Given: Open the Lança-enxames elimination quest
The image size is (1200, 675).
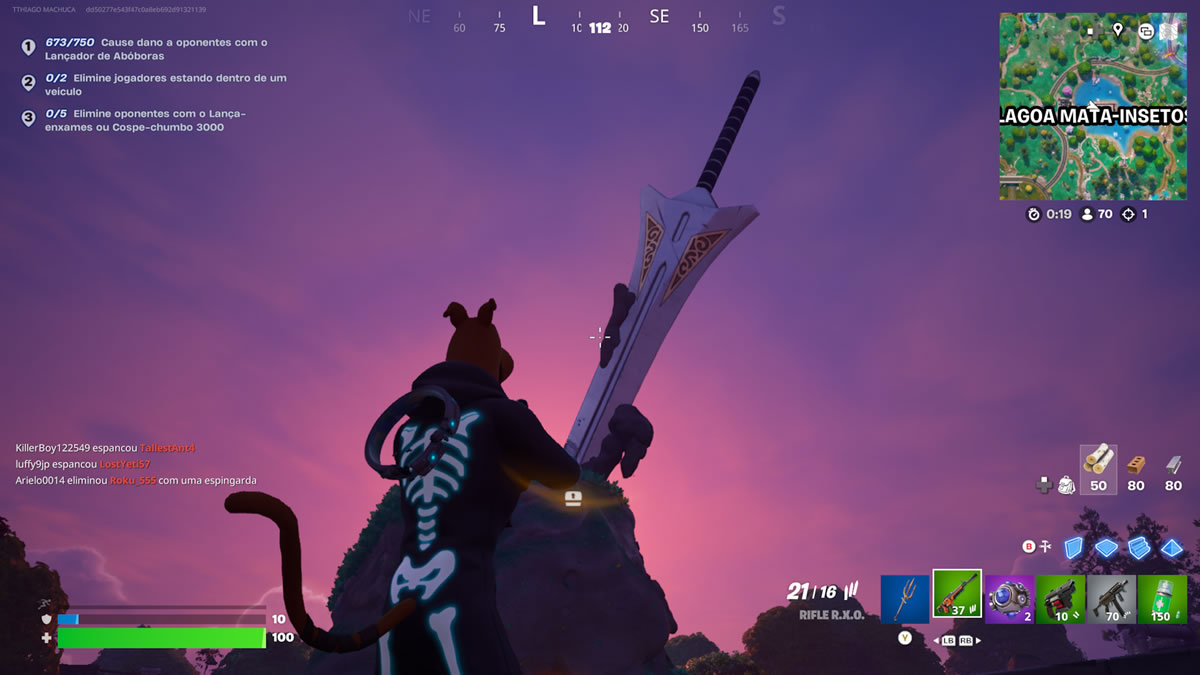Looking at the screenshot, I should (x=145, y=120).
